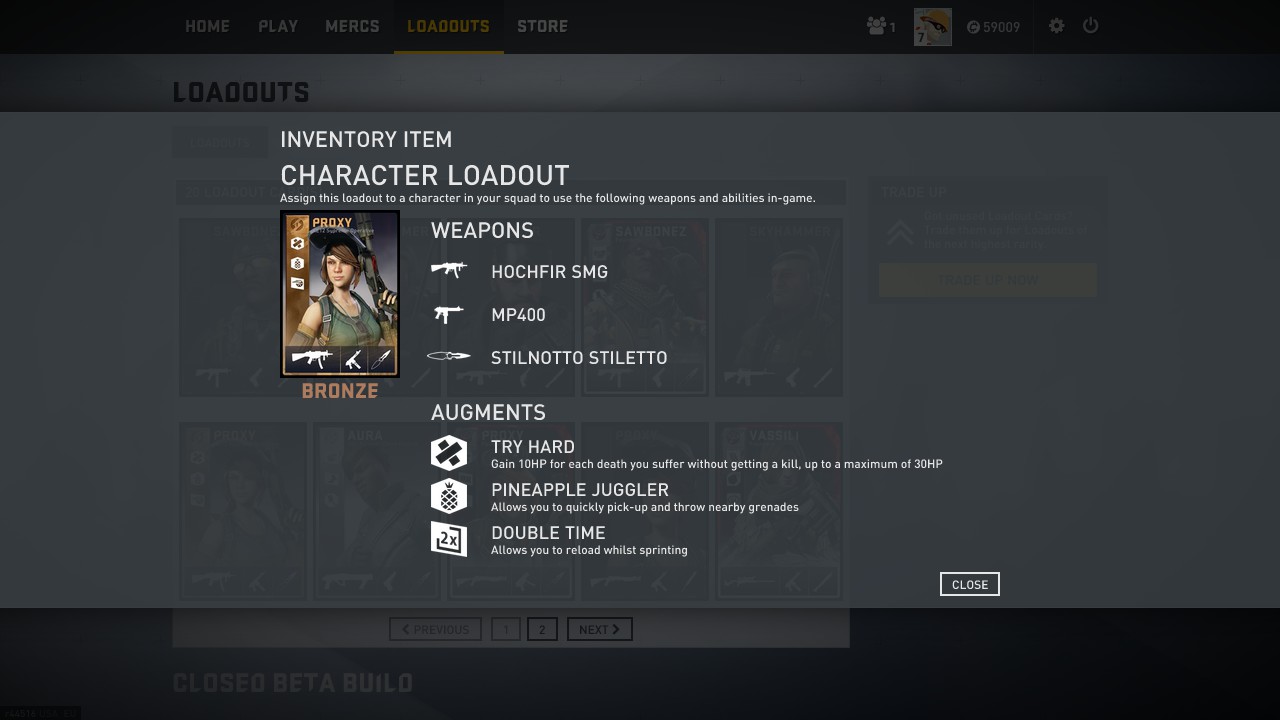Image resolution: width=1280 pixels, height=720 pixels.
Task: Visit the Store
Action: (x=542, y=27)
